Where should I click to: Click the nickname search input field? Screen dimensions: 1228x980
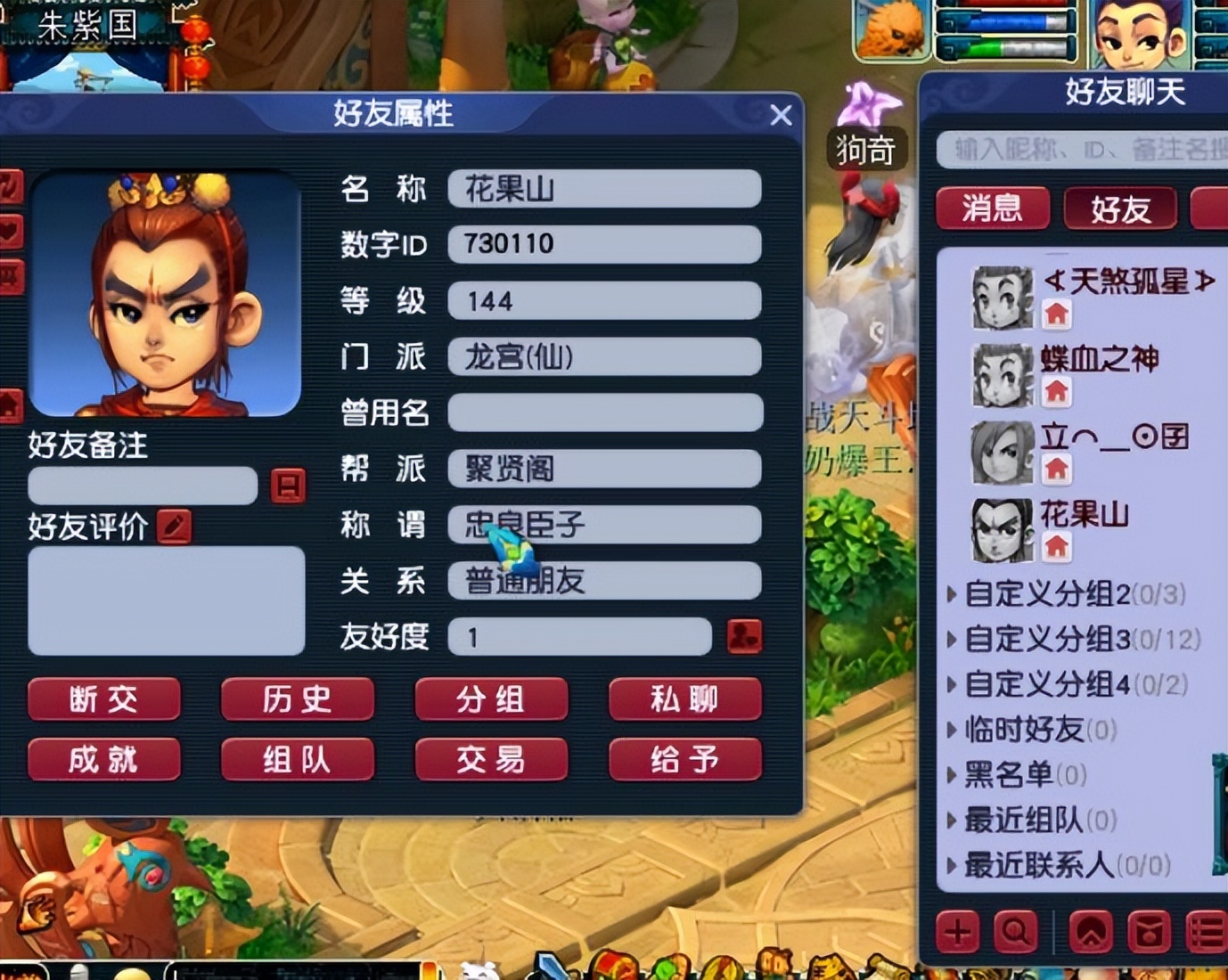[x=1078, y=150]
